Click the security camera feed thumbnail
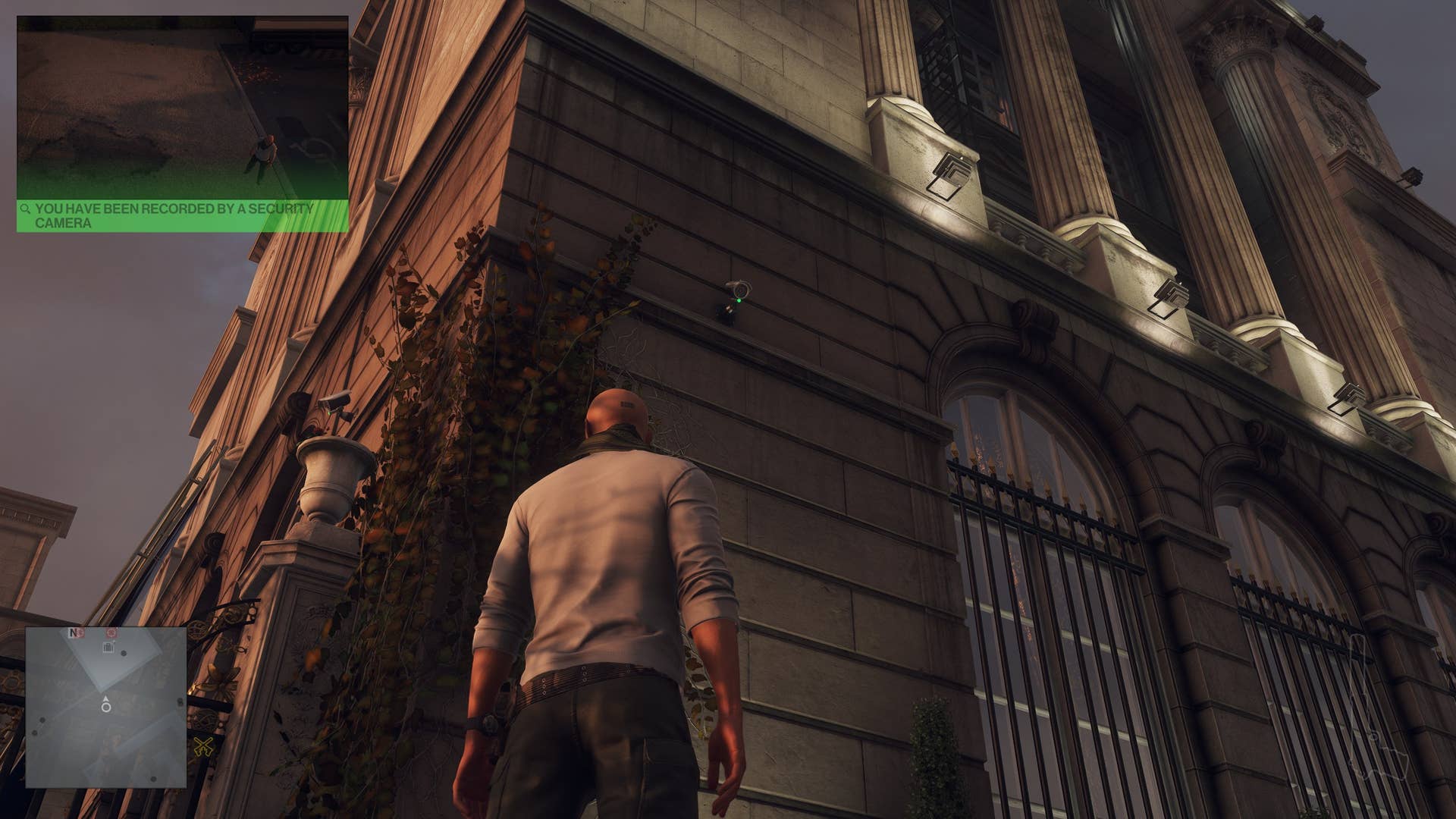 click(182, 108)
